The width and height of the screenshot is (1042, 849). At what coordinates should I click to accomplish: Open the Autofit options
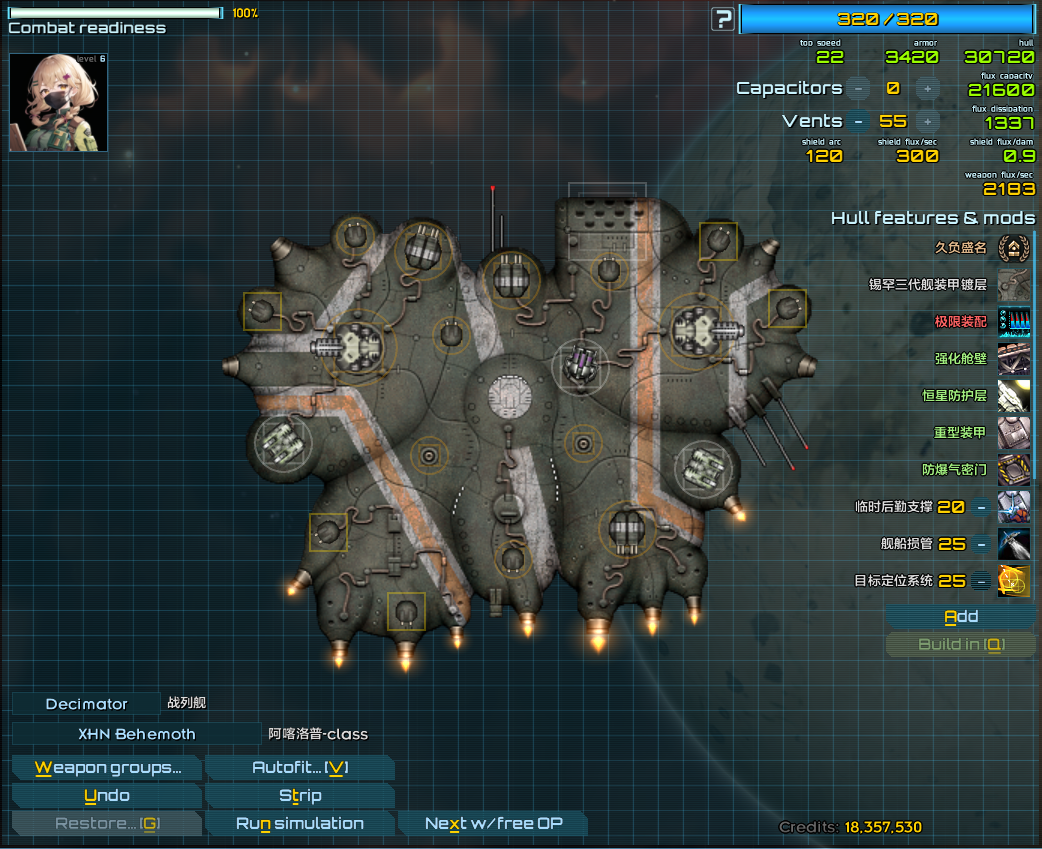(299, 768)
